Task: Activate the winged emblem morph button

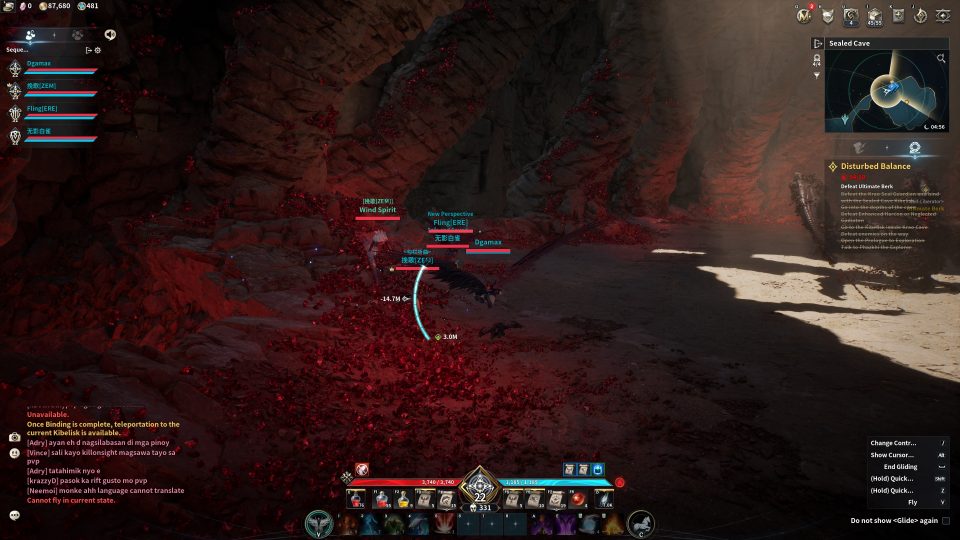Action: pyautogui.click(x=319, y=523)
